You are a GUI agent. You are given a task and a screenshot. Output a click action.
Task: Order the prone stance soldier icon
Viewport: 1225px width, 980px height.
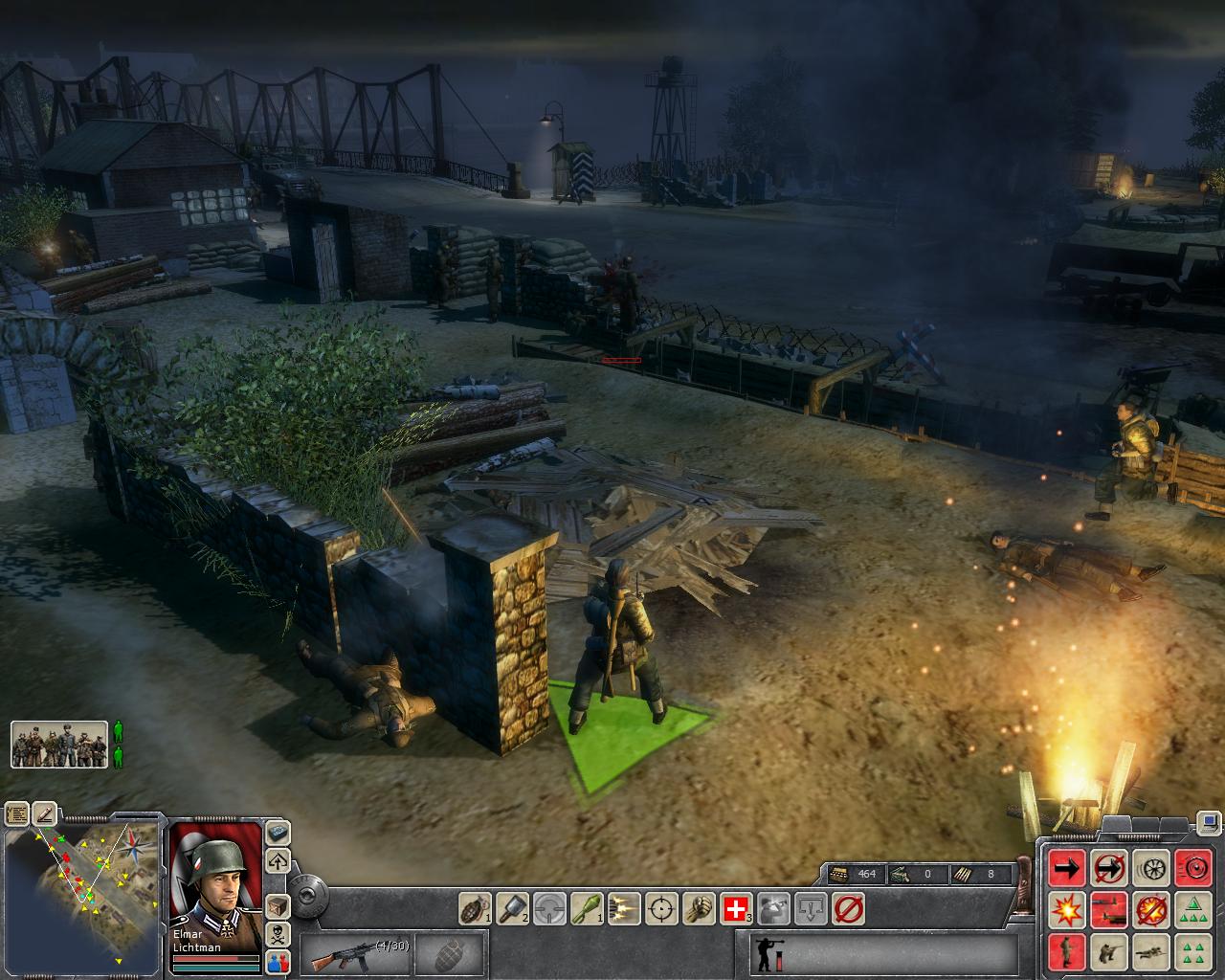pos(1150,951)
